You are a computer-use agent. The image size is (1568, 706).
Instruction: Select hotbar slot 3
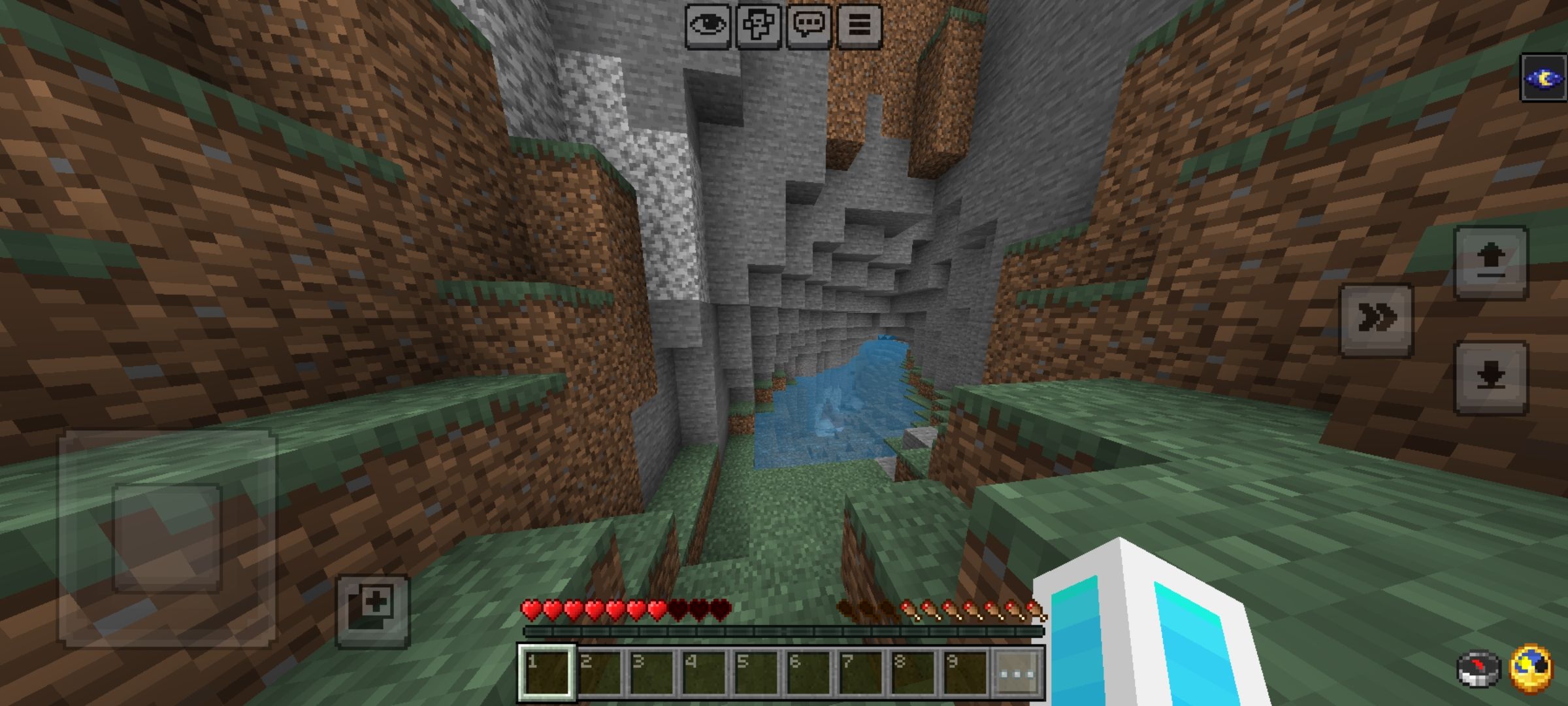click(x=651, y=673)
